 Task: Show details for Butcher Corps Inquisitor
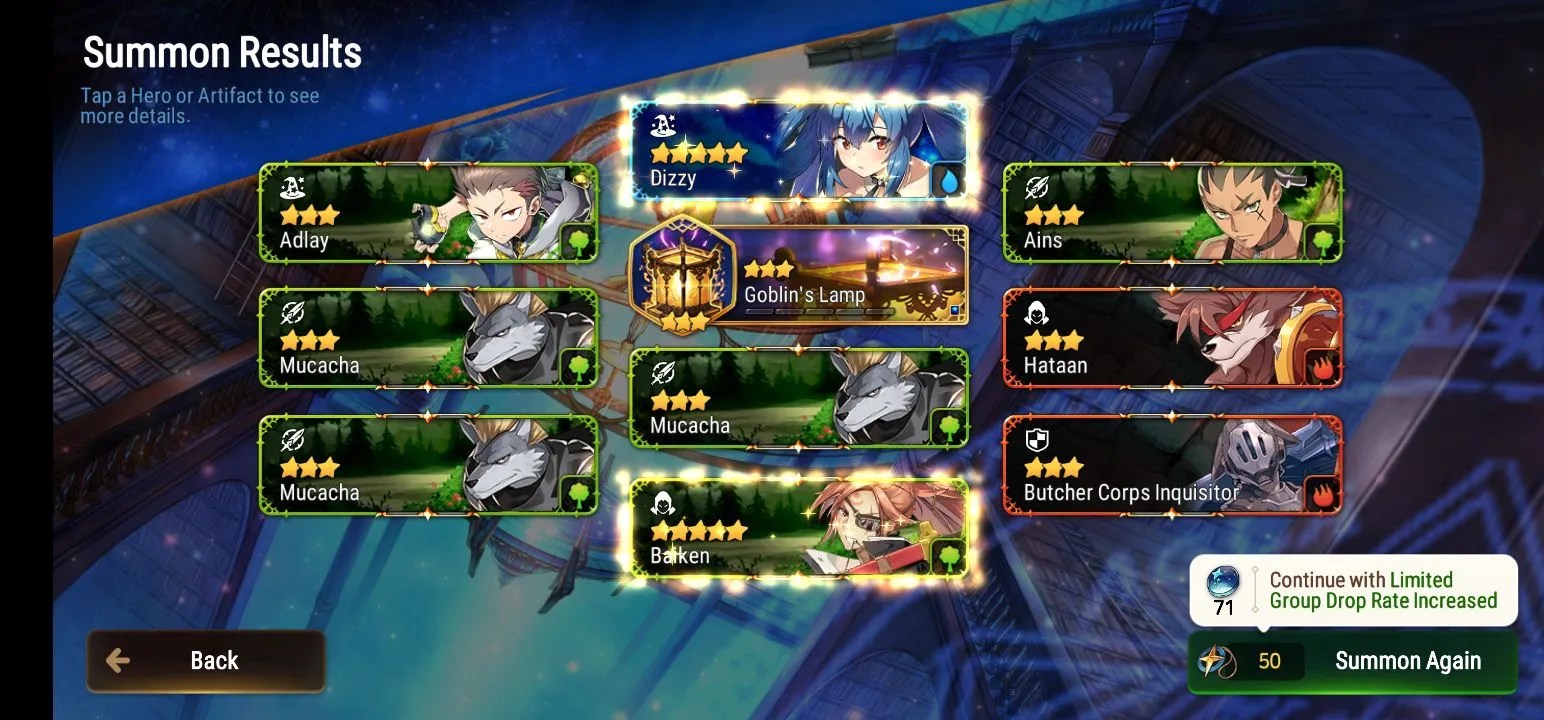(x=1172, y=465)
